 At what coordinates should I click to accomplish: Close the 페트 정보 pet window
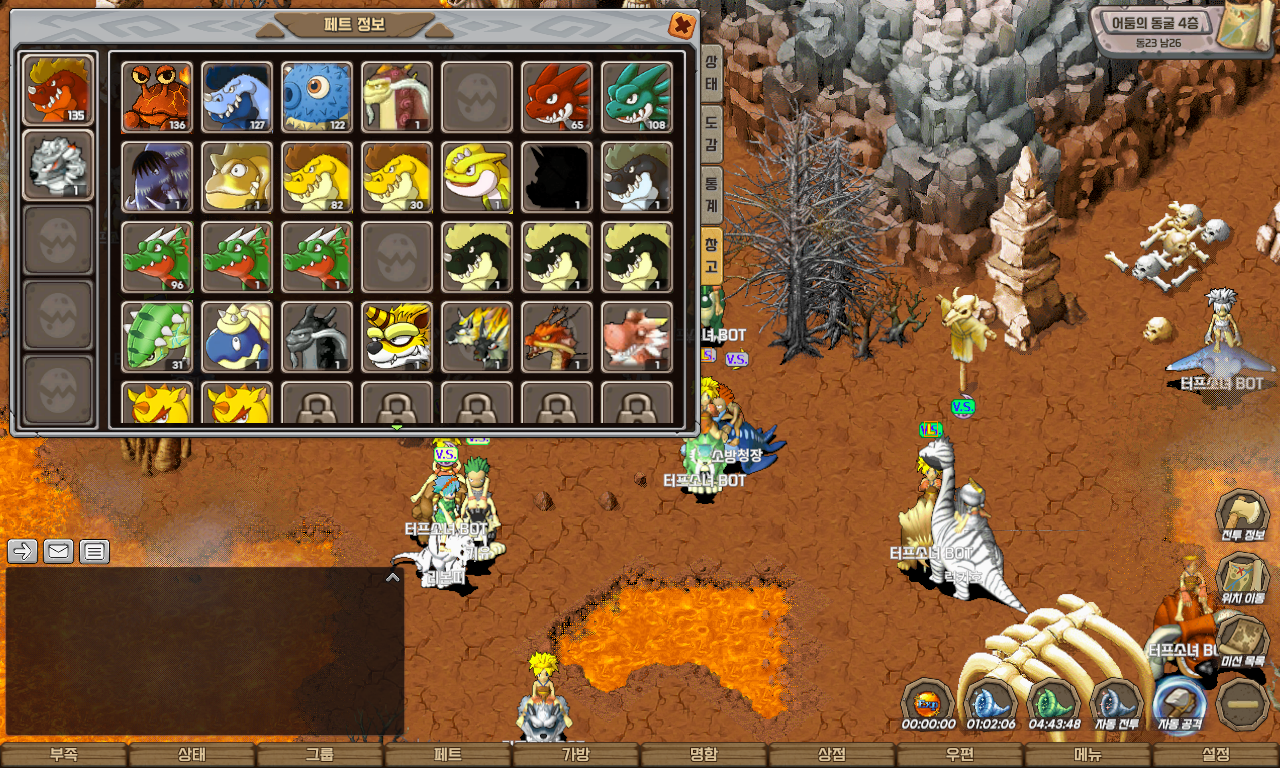tap(682, 25)
